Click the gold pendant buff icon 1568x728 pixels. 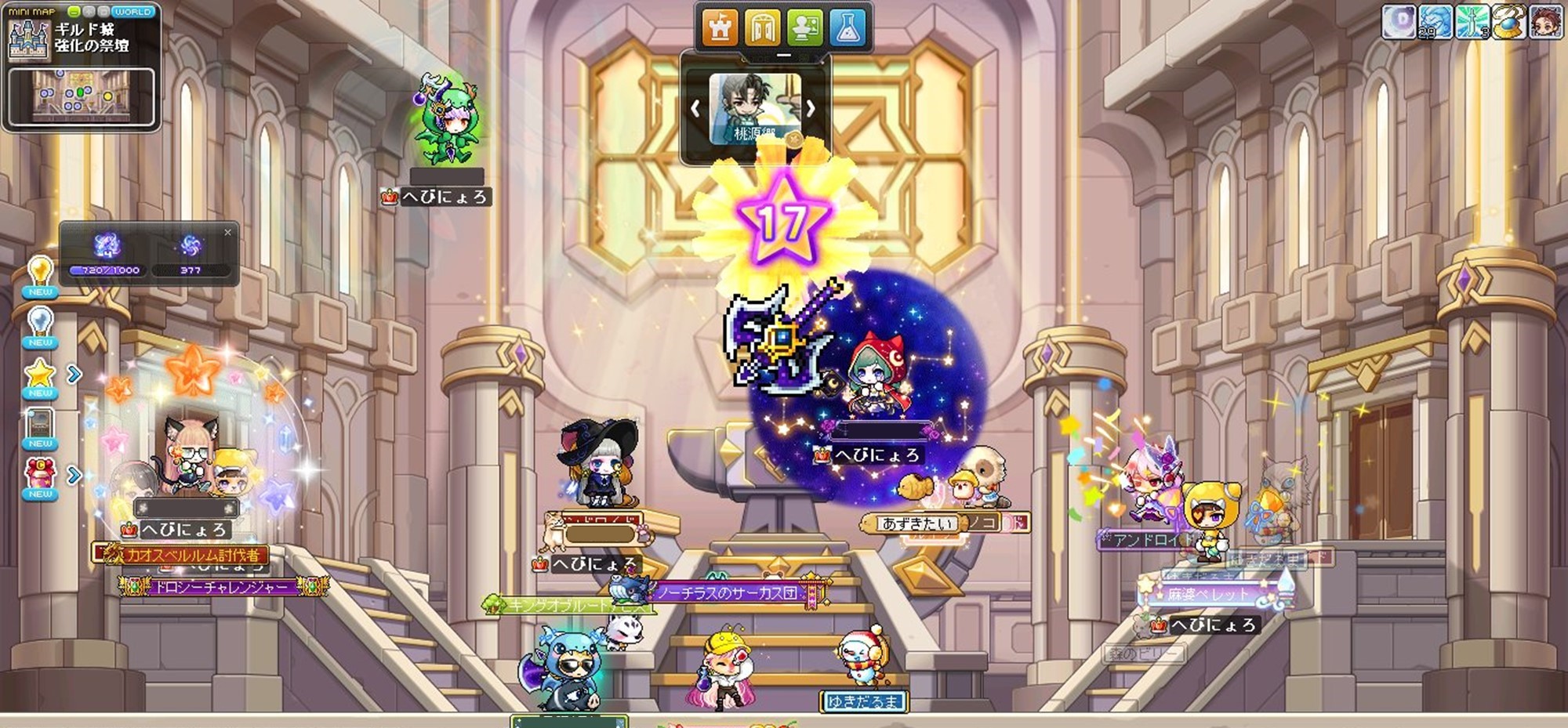tap(1508, 21)
